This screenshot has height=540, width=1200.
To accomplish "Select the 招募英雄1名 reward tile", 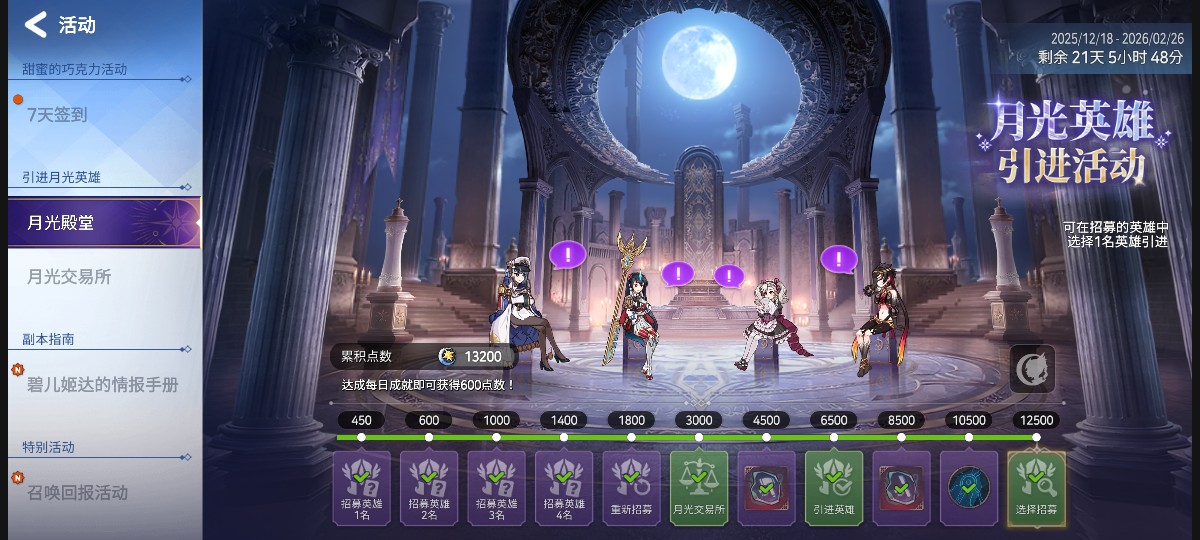I will [x=361, y=488].
